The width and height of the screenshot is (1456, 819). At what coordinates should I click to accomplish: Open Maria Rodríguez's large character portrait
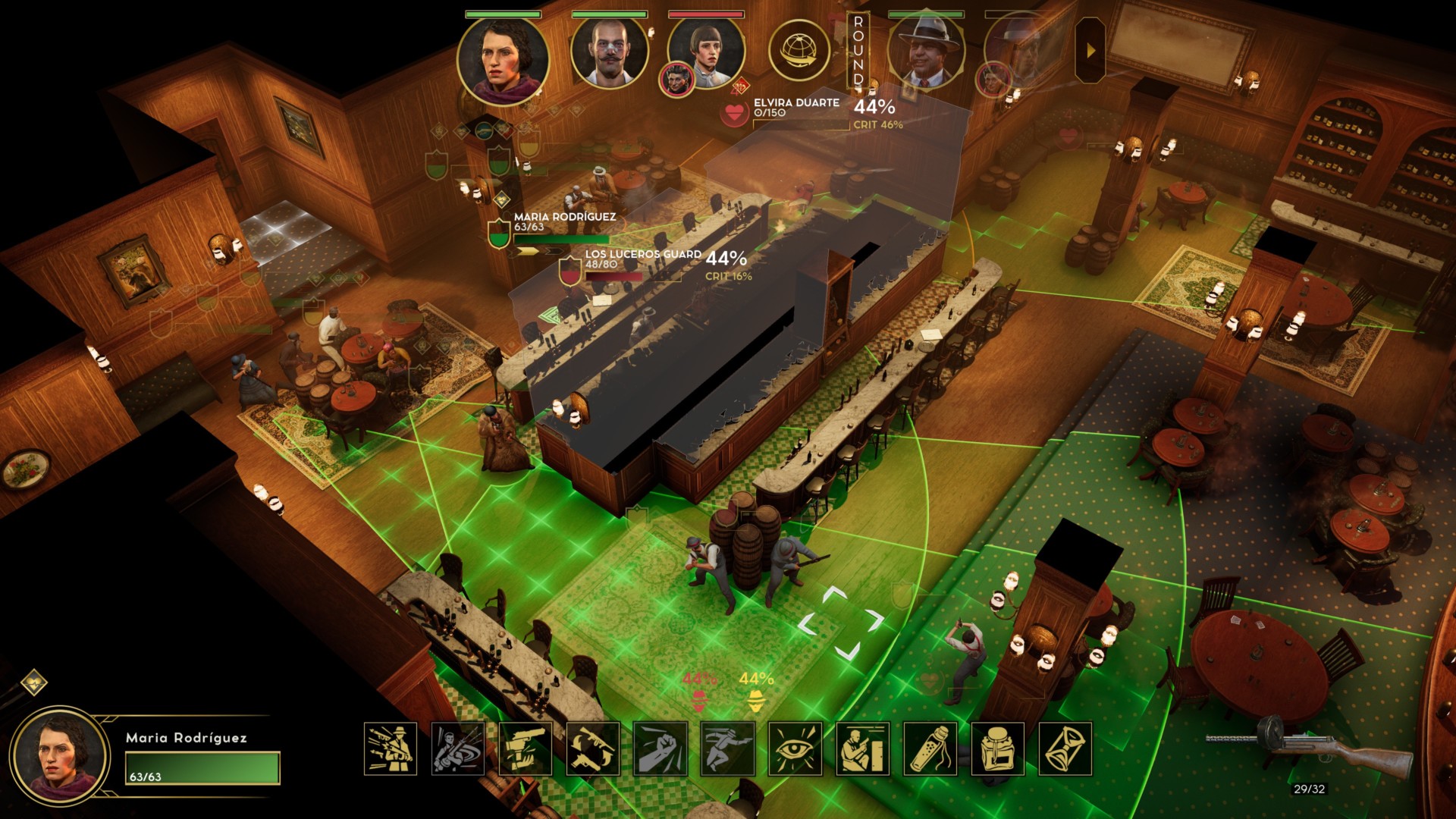click(58, 758)
